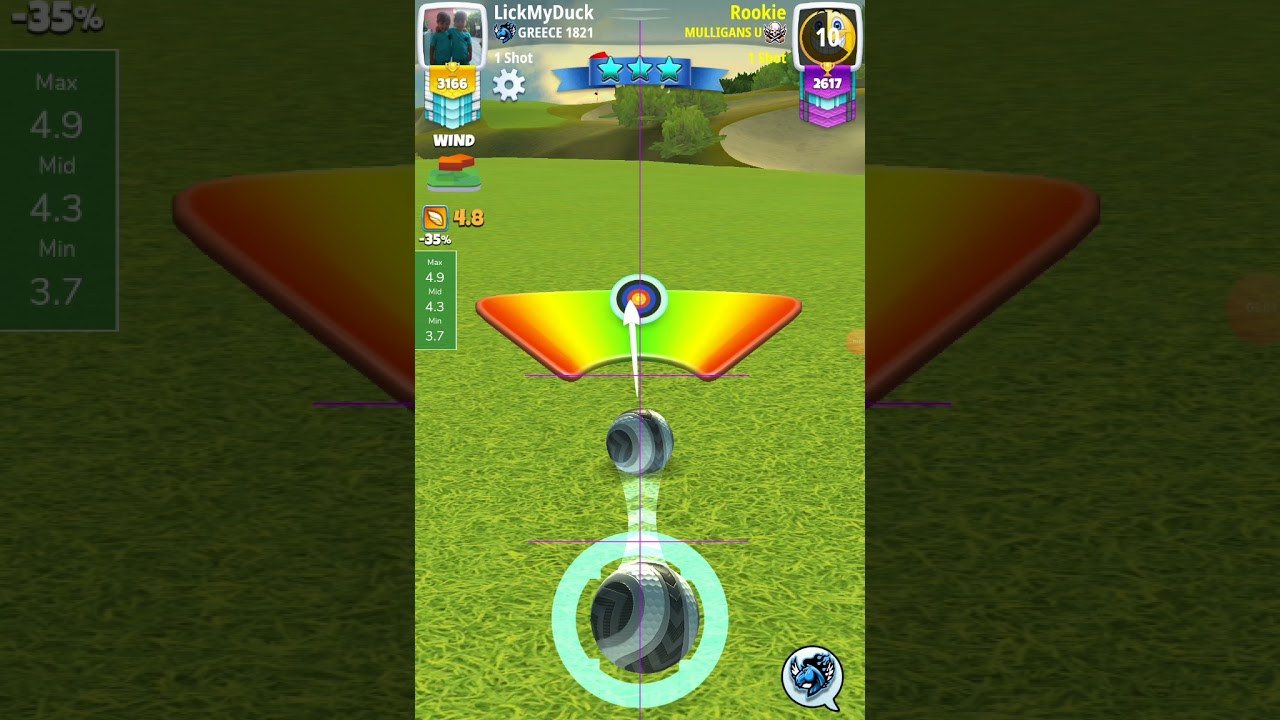This screenshot has width=1280, height=720.
Task: Click the orange wind value icon
Action: (x=435, y=218)
